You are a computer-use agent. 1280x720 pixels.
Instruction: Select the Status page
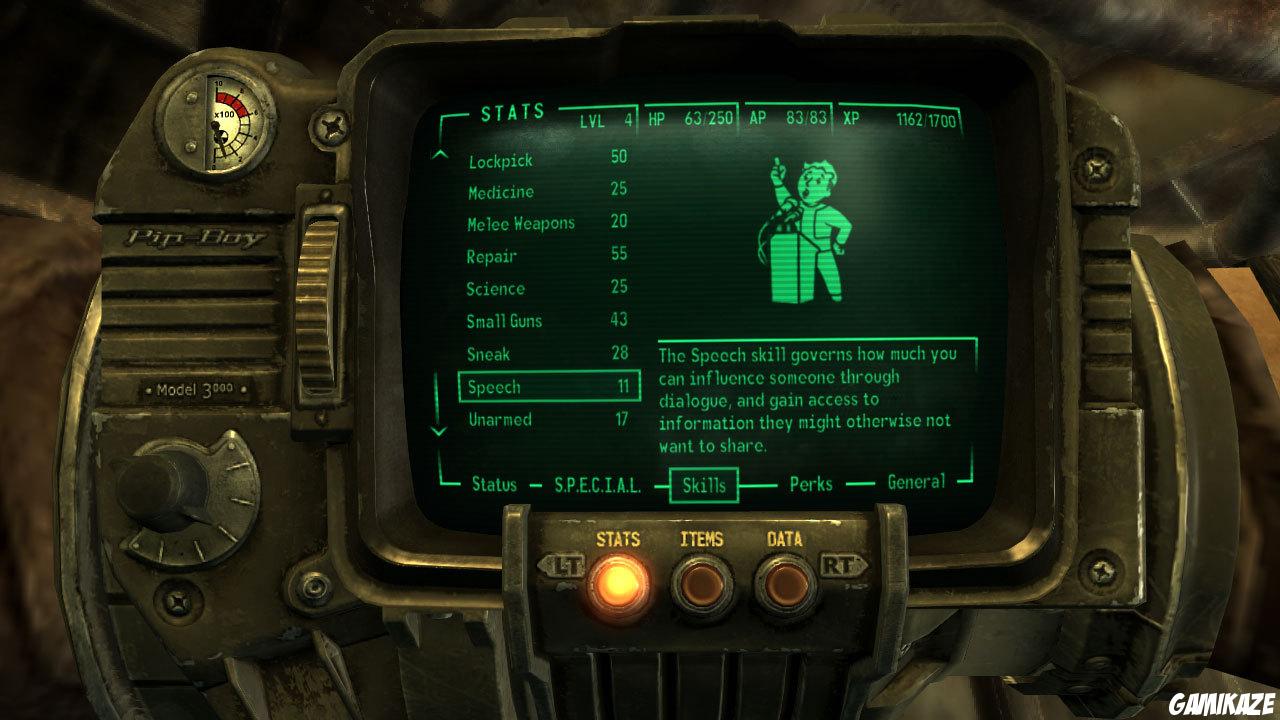click(x=494, y=485)
